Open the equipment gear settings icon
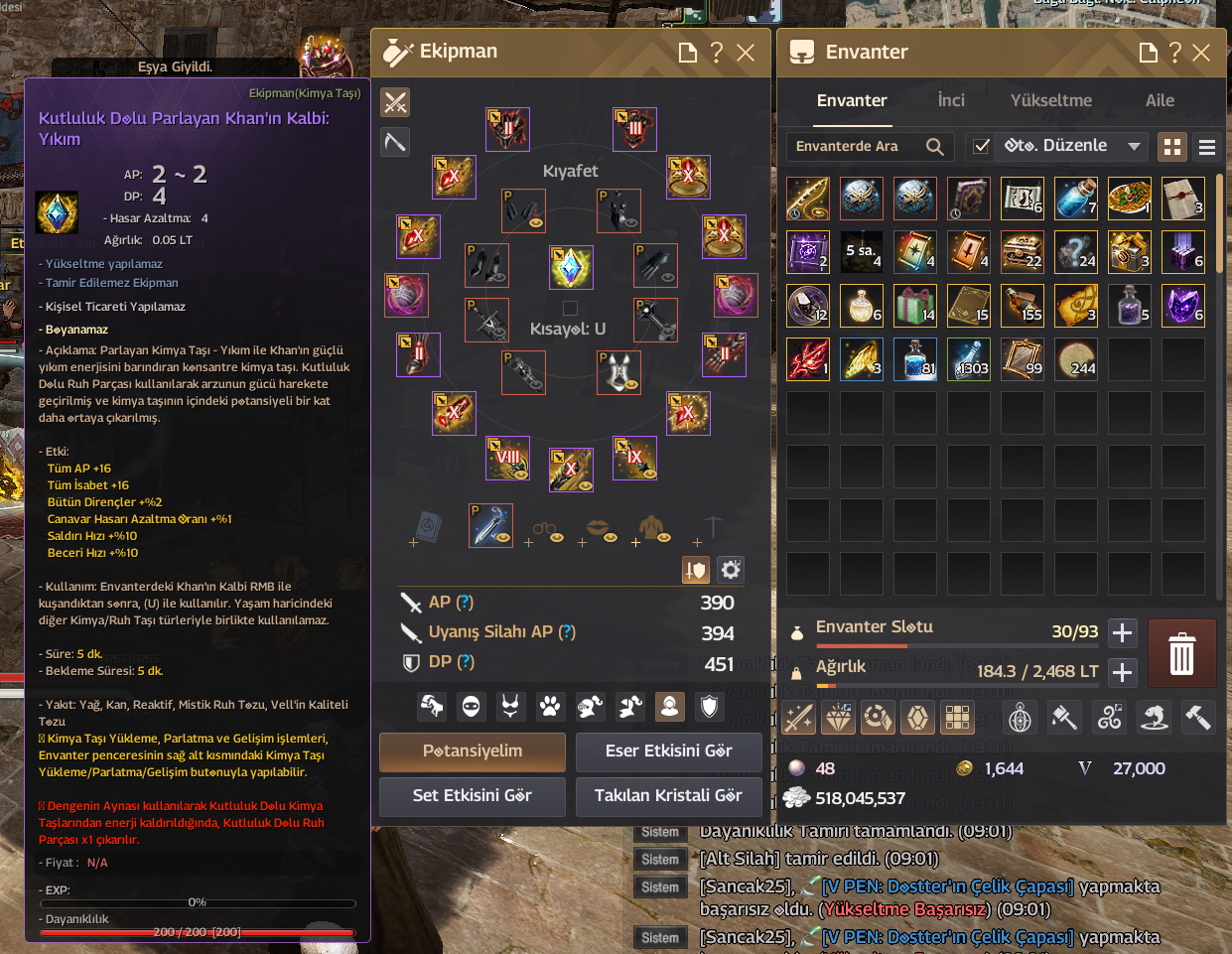This screenshot has width=1232, height=954. (x=731, y=570)
